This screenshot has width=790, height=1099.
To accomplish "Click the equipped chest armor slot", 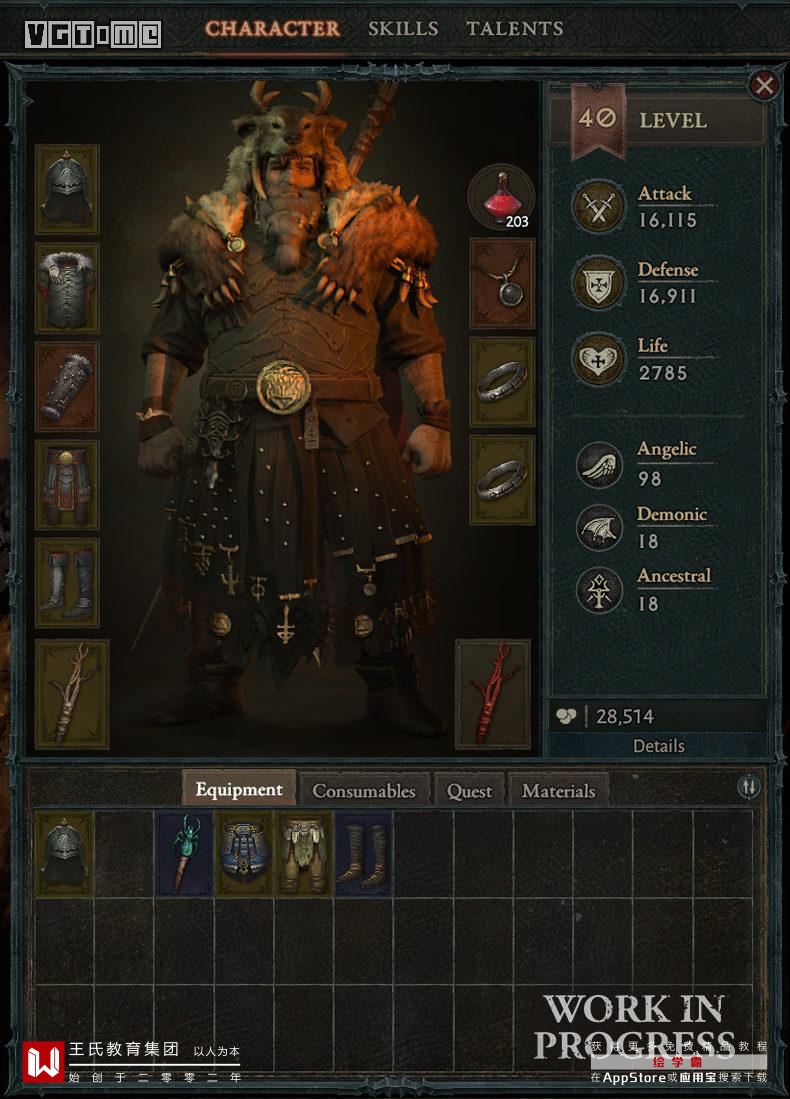I will point(67,288).
